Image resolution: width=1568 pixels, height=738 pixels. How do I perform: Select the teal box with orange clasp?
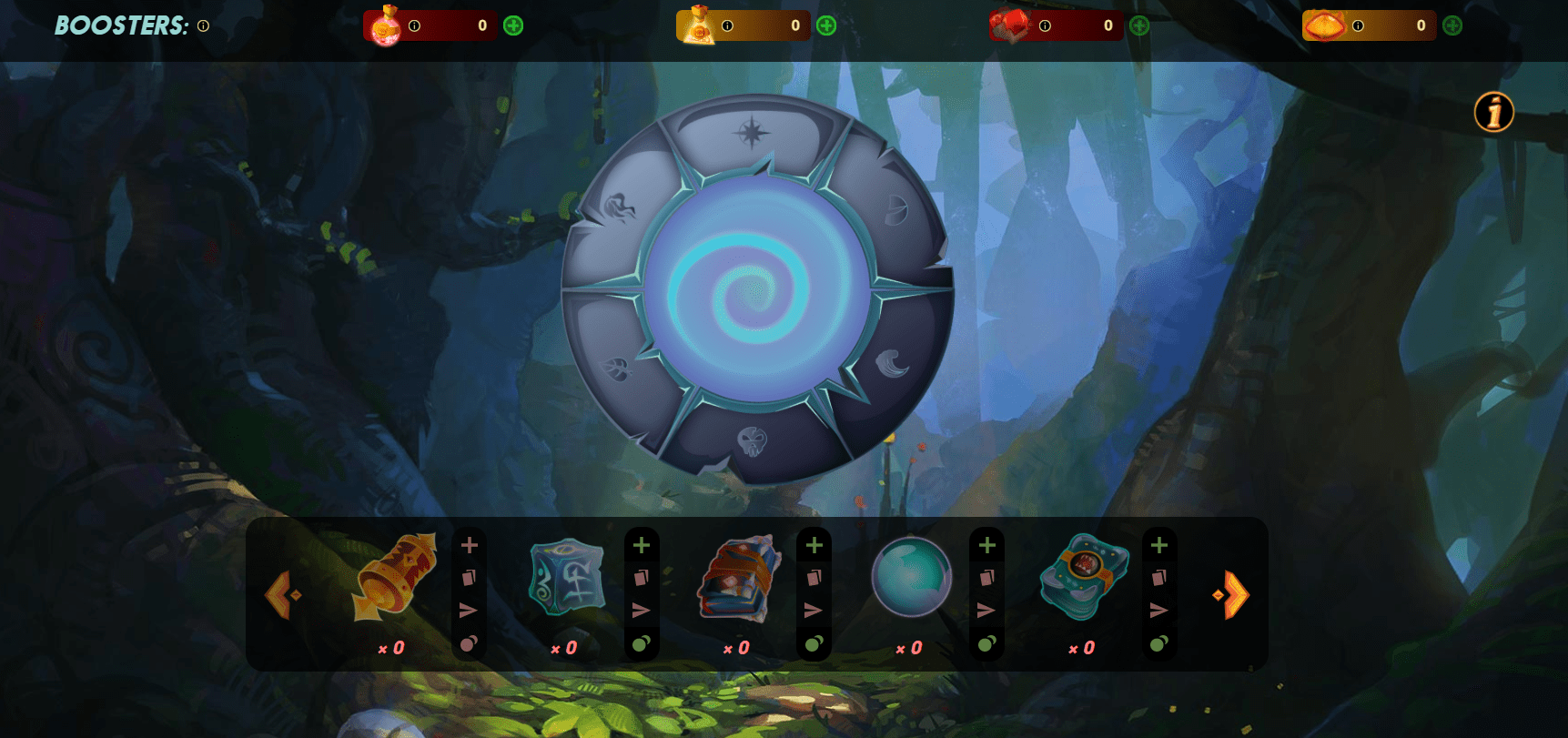click(x=1084, y=578)
